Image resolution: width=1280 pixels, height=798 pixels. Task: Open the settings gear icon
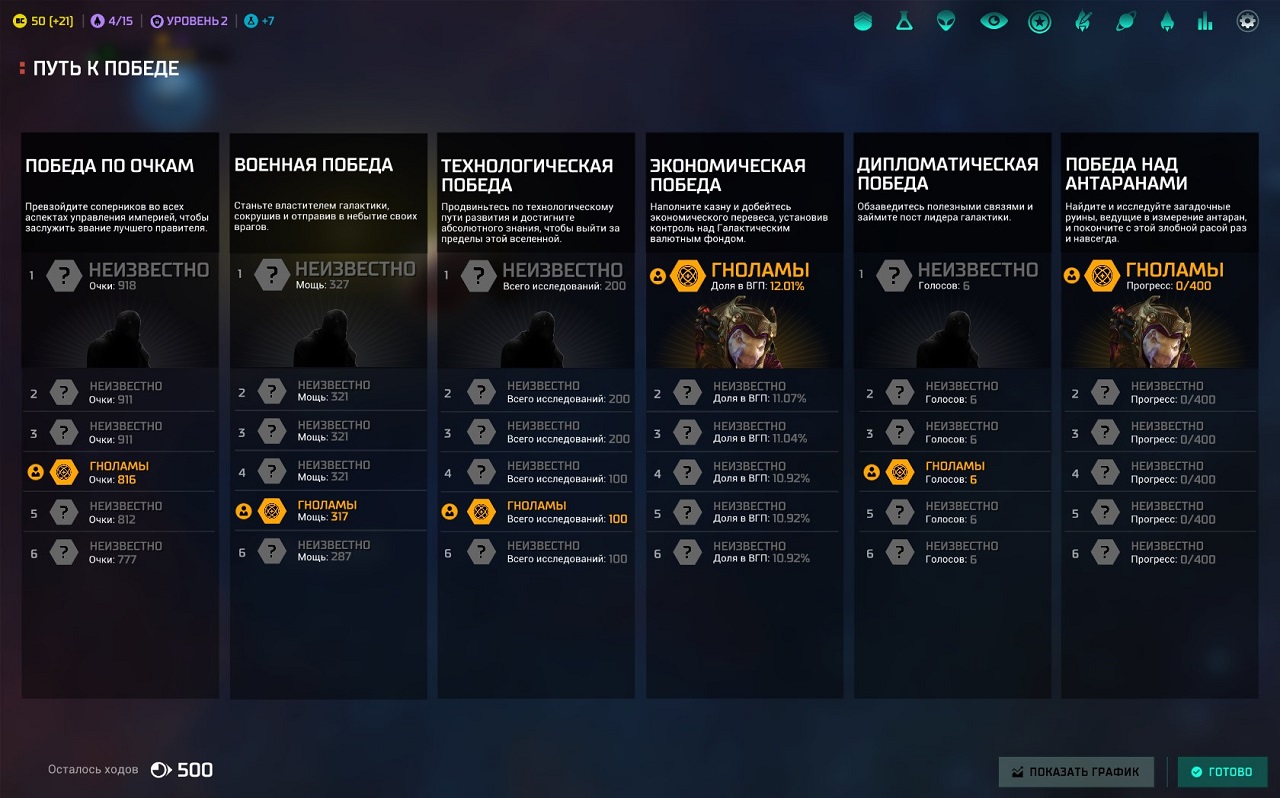coord(1247,21)
